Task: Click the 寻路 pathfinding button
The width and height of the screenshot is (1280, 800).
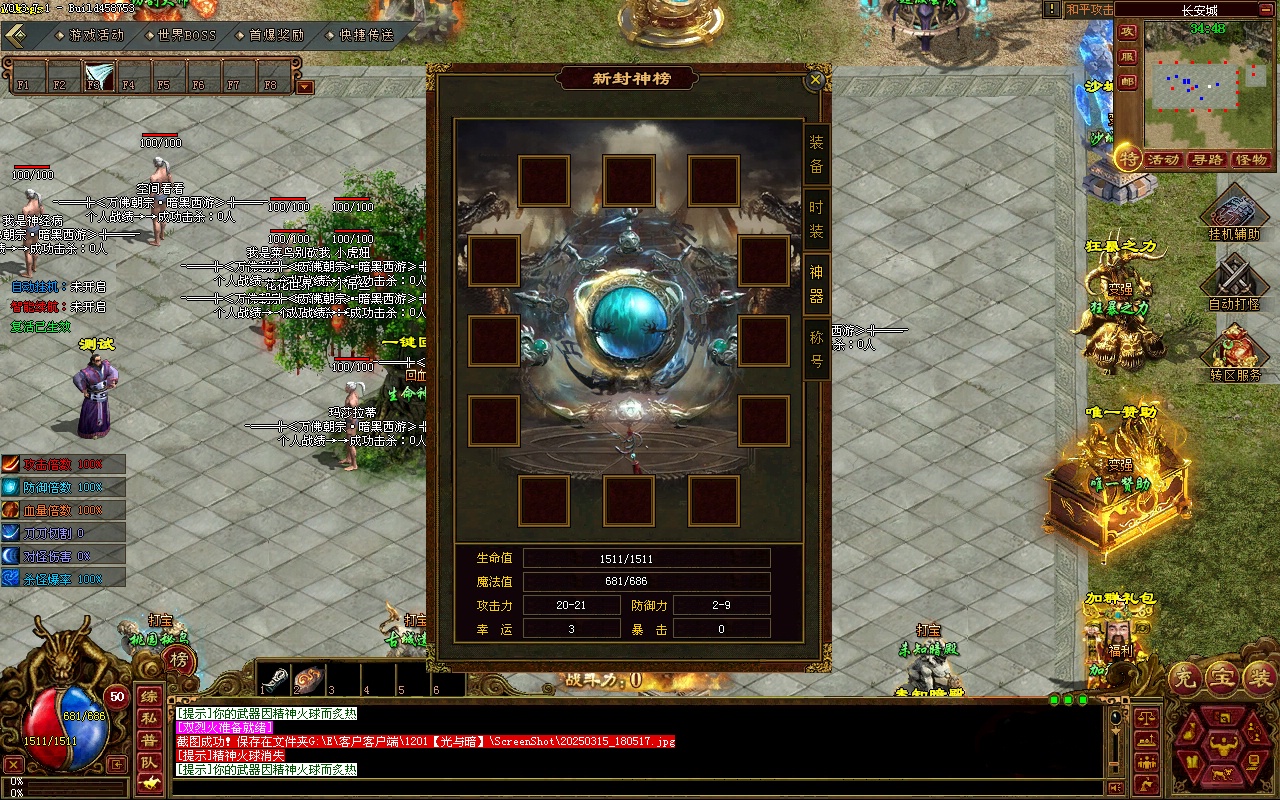Action: (x=1207, y=160)
